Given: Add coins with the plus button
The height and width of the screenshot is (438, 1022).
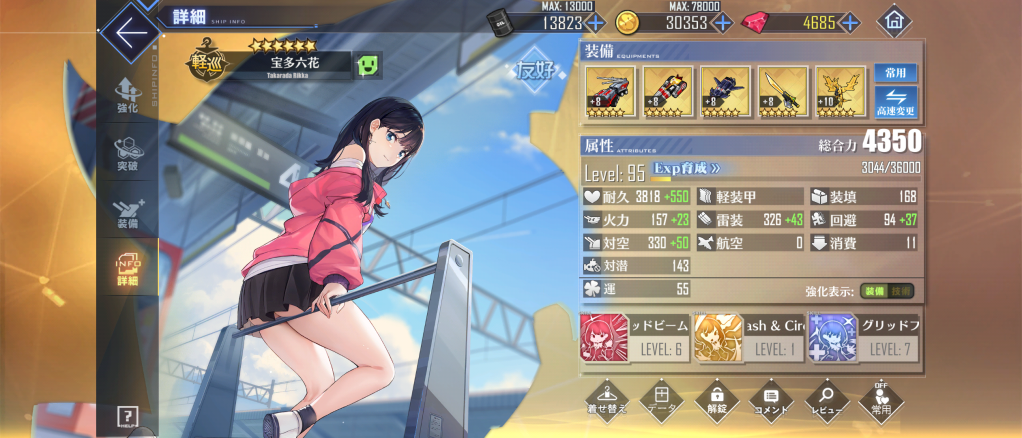Looking at the screenshot, I should (722, 22).
